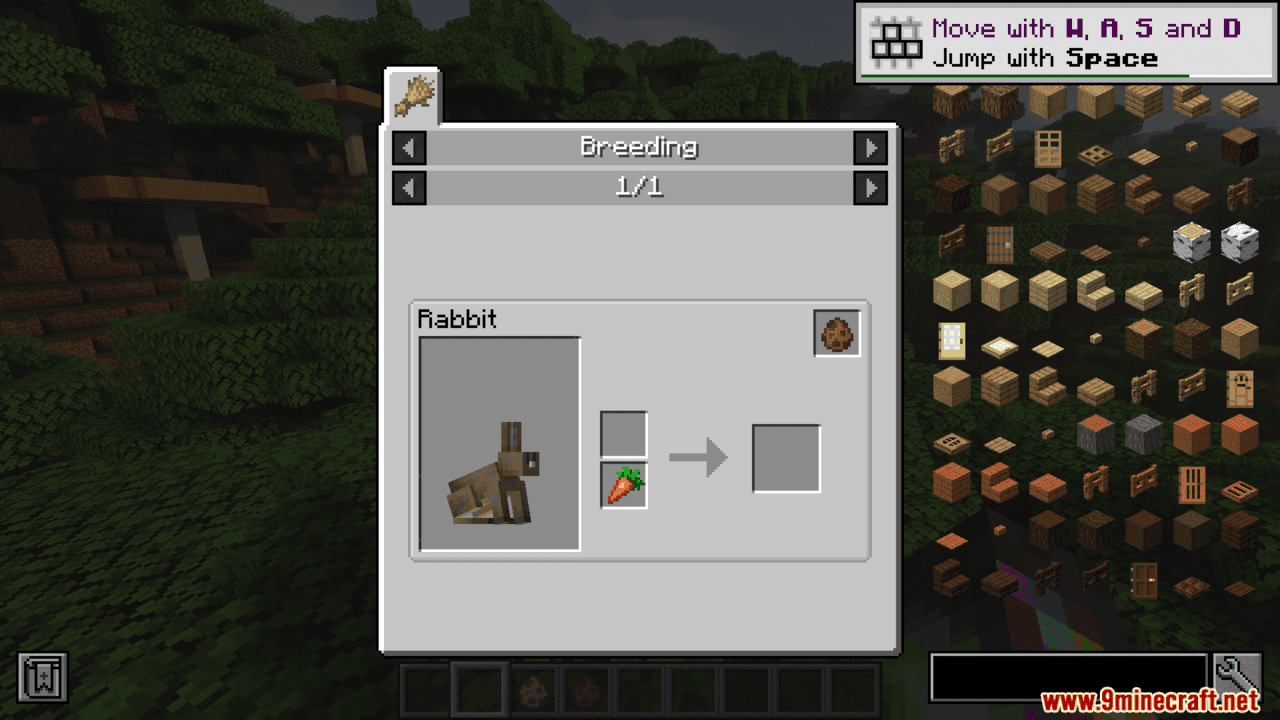Viewport: 1280px width, 720px height.
Task: Select the orange acacia trapdoor item
Action: click(x=1239, y=492)
